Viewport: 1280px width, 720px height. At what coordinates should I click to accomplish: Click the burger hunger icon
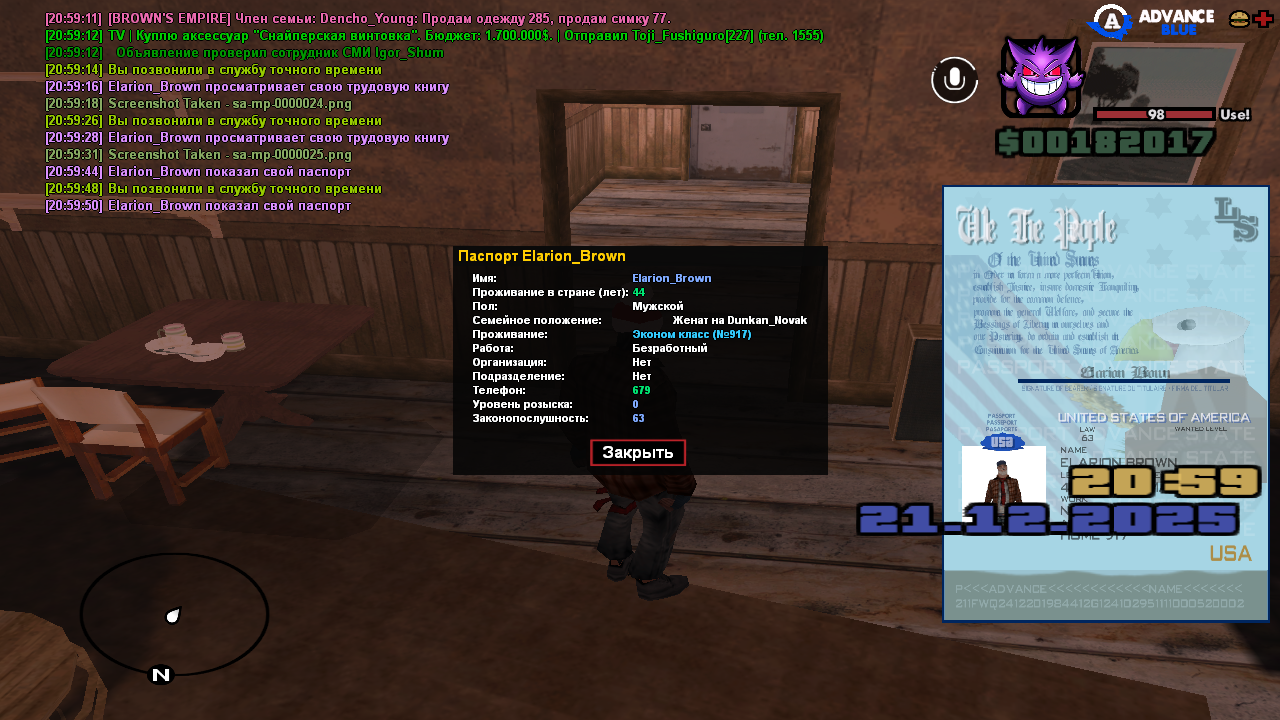point(1239,19)
